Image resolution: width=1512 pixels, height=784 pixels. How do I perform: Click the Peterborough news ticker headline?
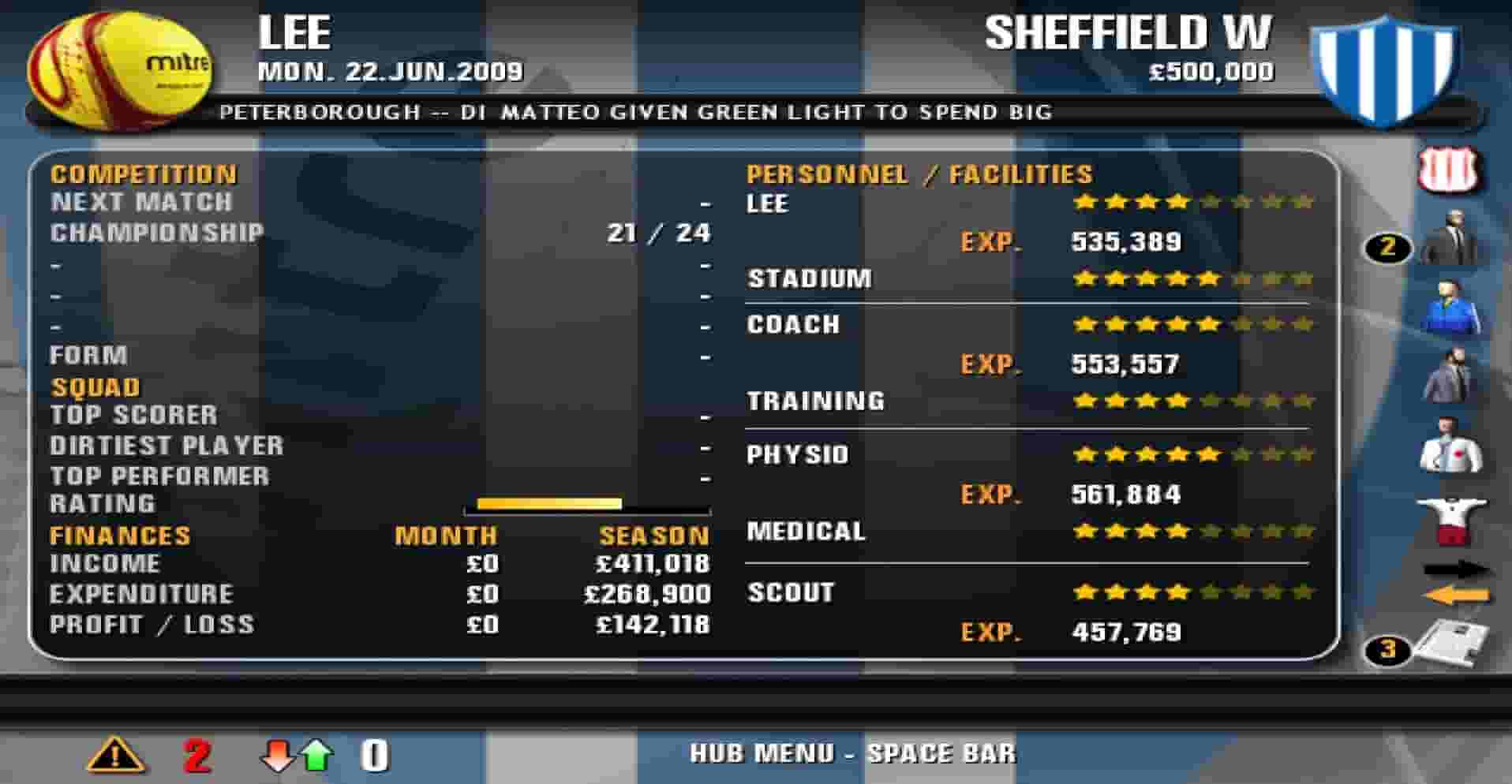pos(639,112)
